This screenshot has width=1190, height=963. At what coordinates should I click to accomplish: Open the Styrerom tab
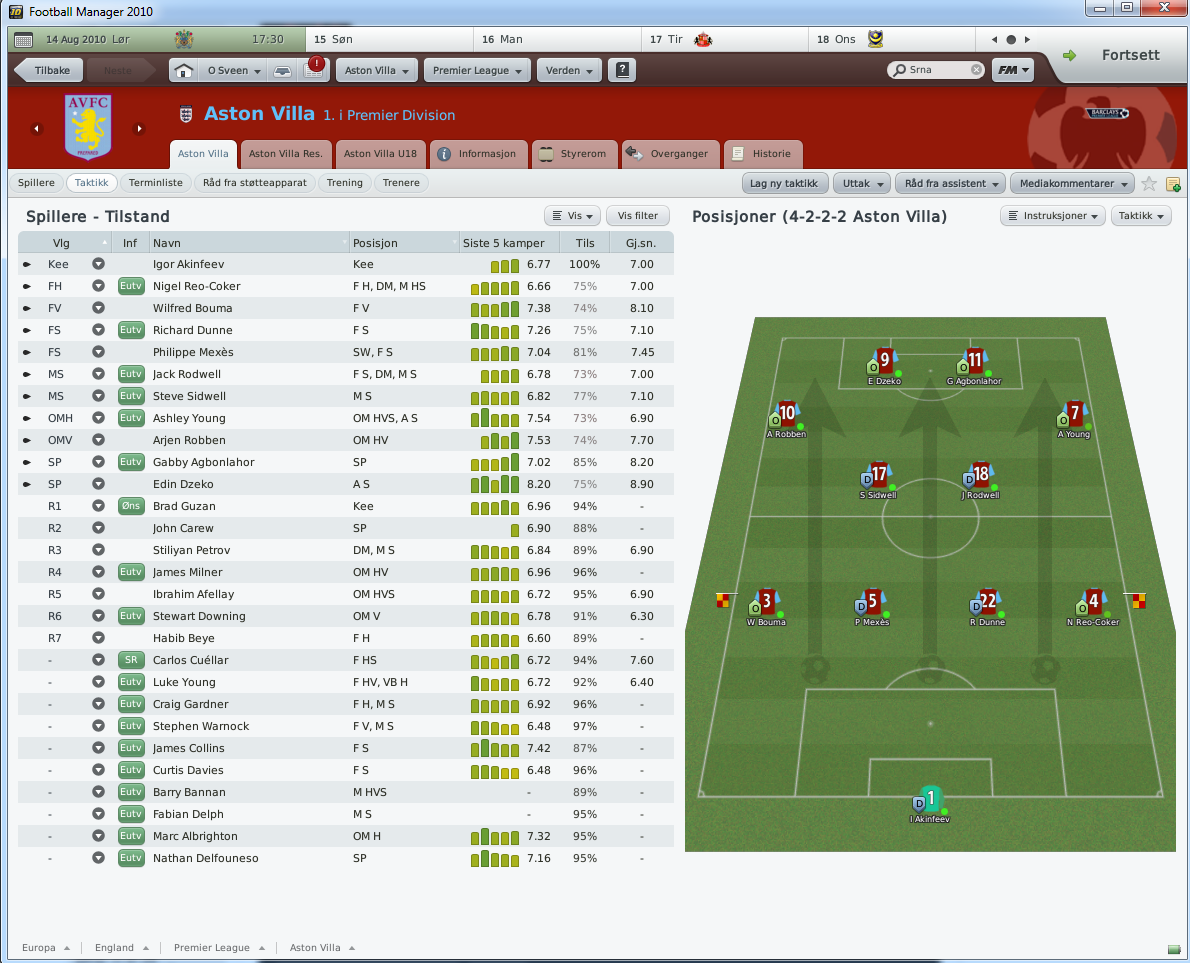(x=574, y=154)
